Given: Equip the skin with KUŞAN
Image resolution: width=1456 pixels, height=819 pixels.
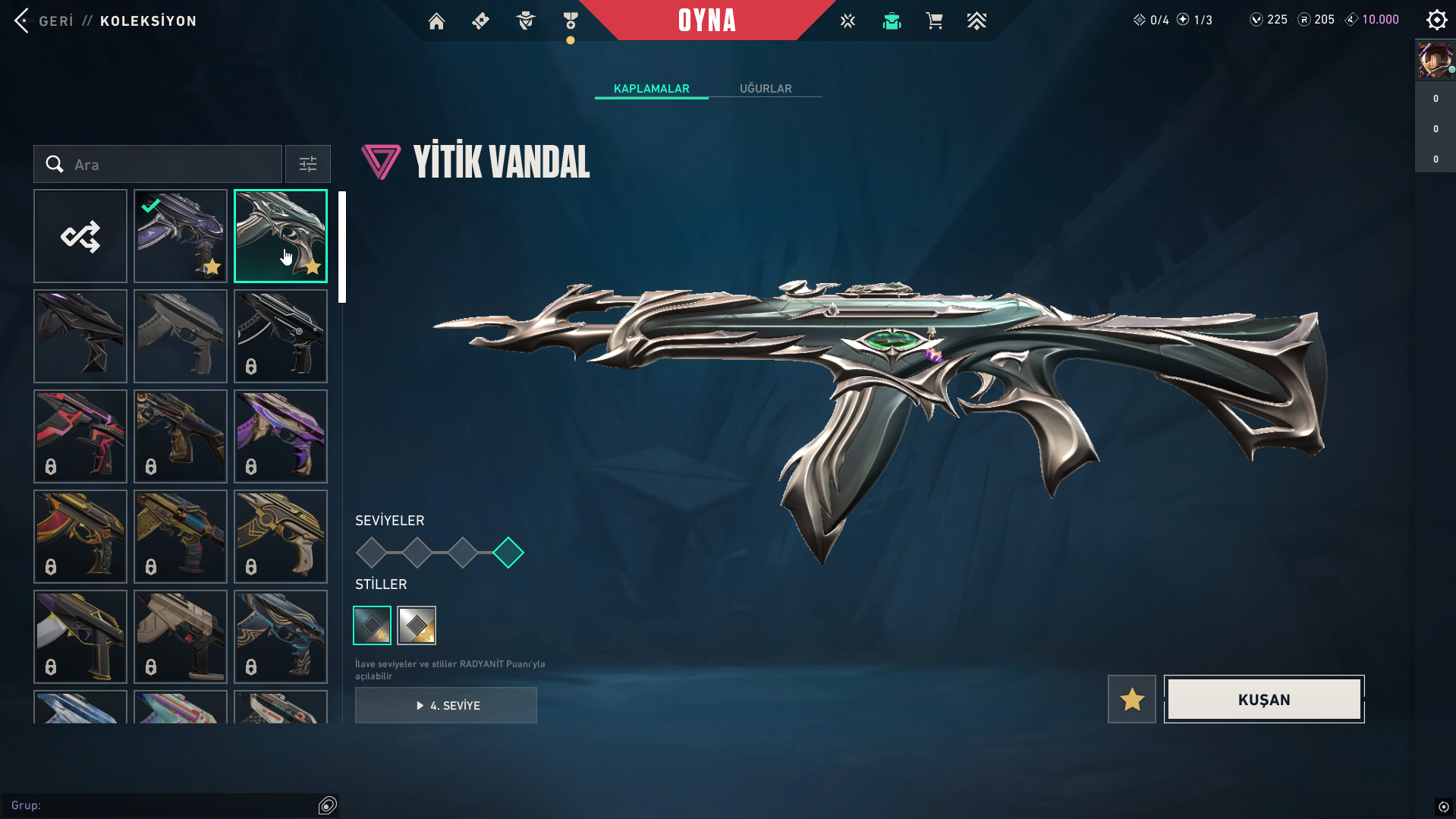Looking at the screenshot, I should [x=1264, y=699].
